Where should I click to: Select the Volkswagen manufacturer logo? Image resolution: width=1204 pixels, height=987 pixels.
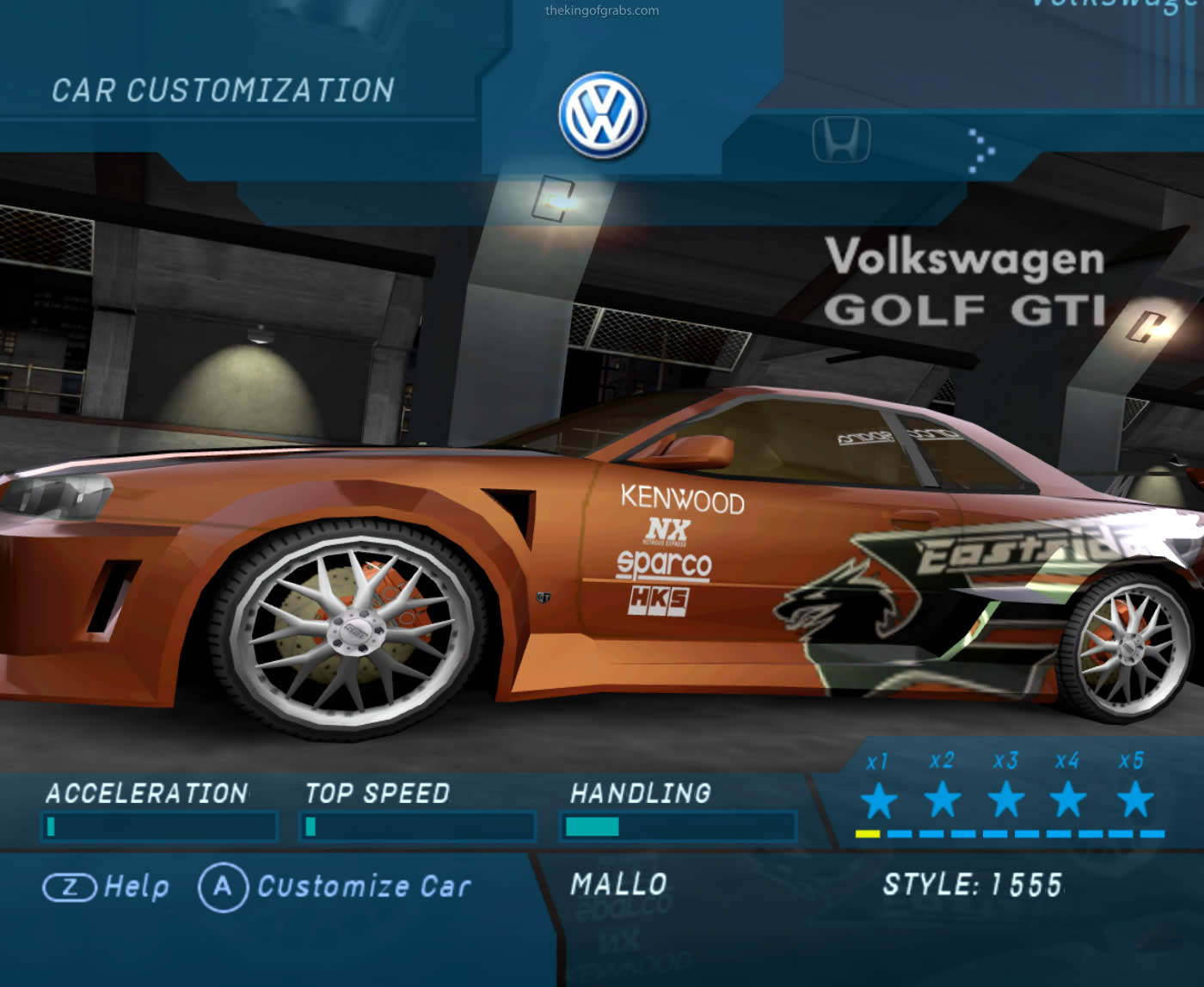pos(602,115)
